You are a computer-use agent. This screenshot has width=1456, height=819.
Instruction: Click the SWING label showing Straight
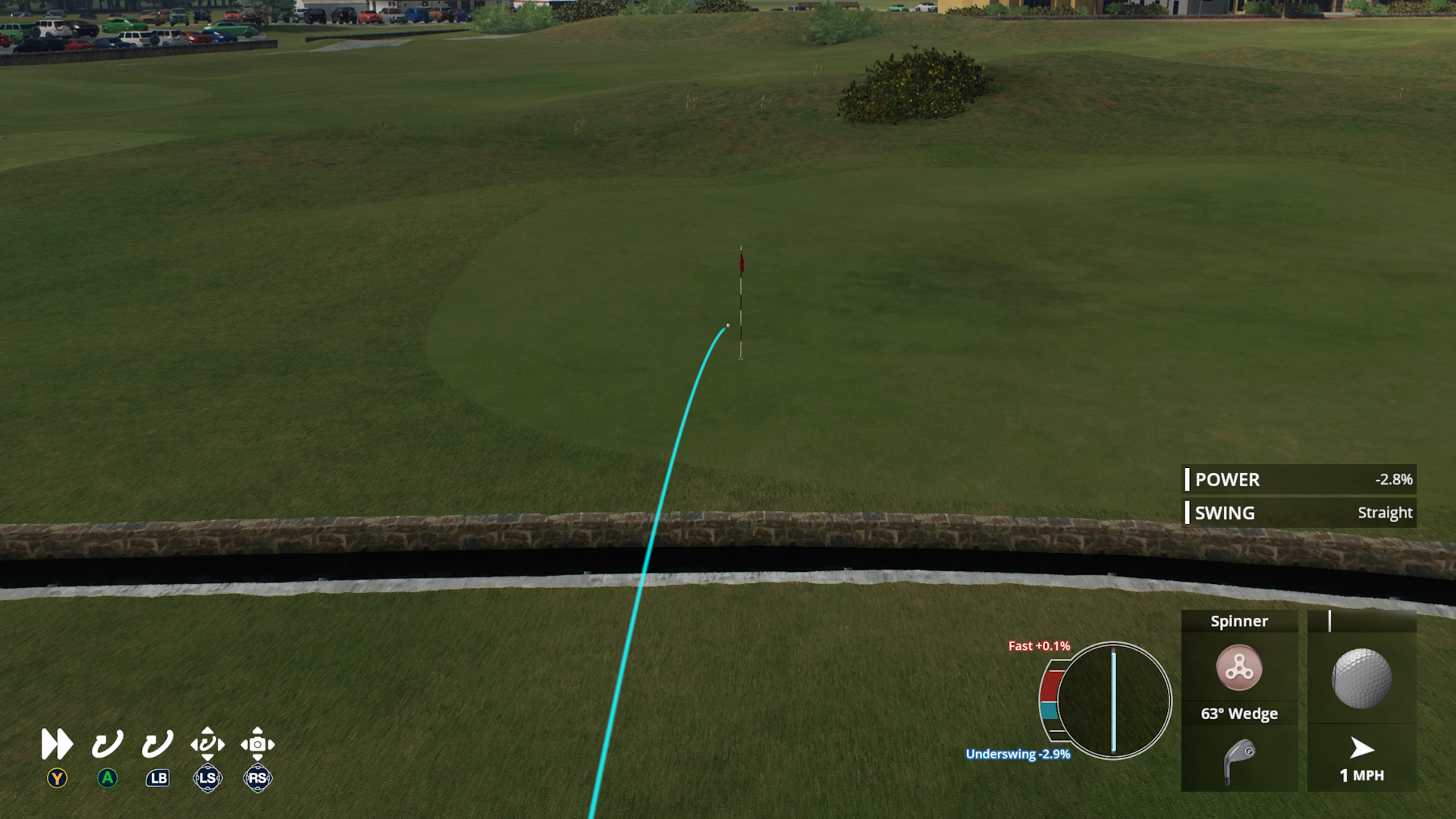click(1223, 513)
